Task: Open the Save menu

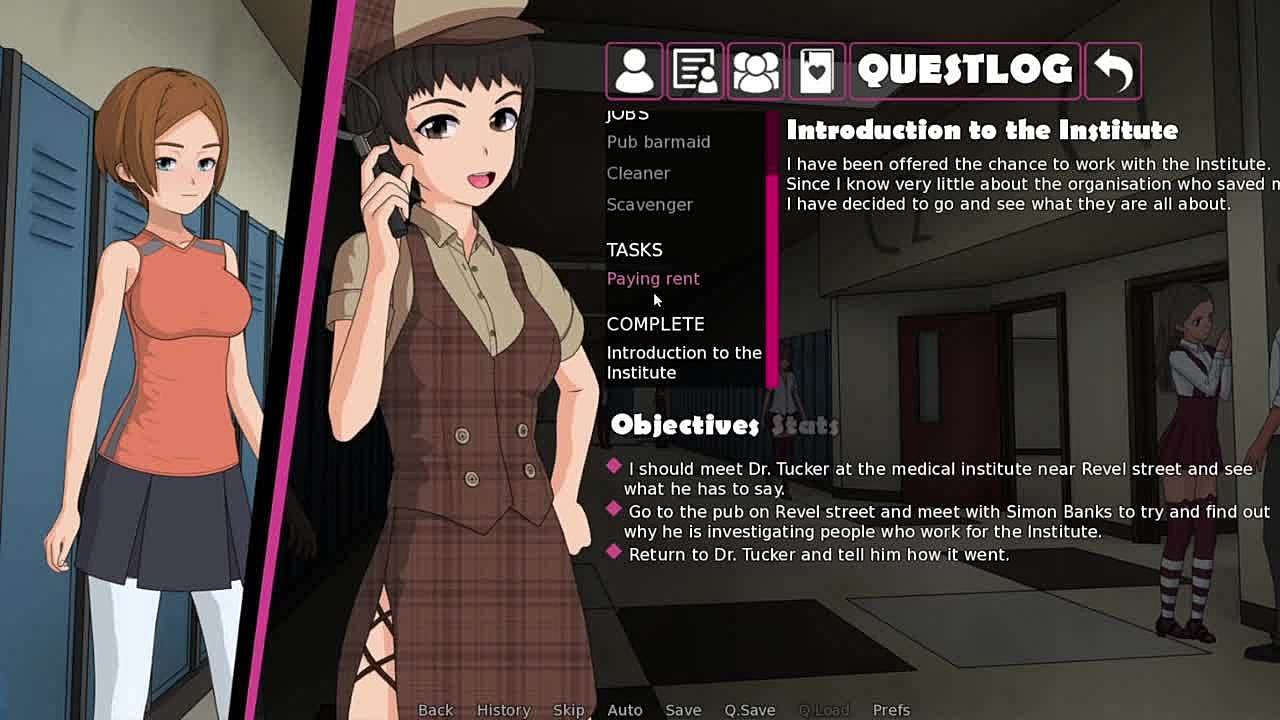Action: coord(683,710)
